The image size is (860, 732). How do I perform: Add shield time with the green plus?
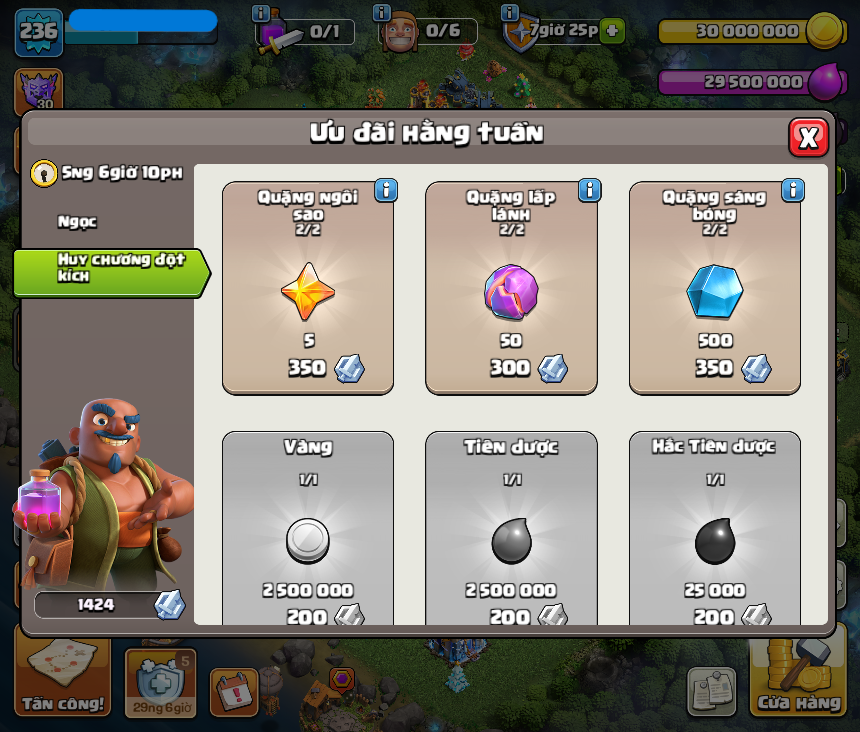[x=612, y=31]
